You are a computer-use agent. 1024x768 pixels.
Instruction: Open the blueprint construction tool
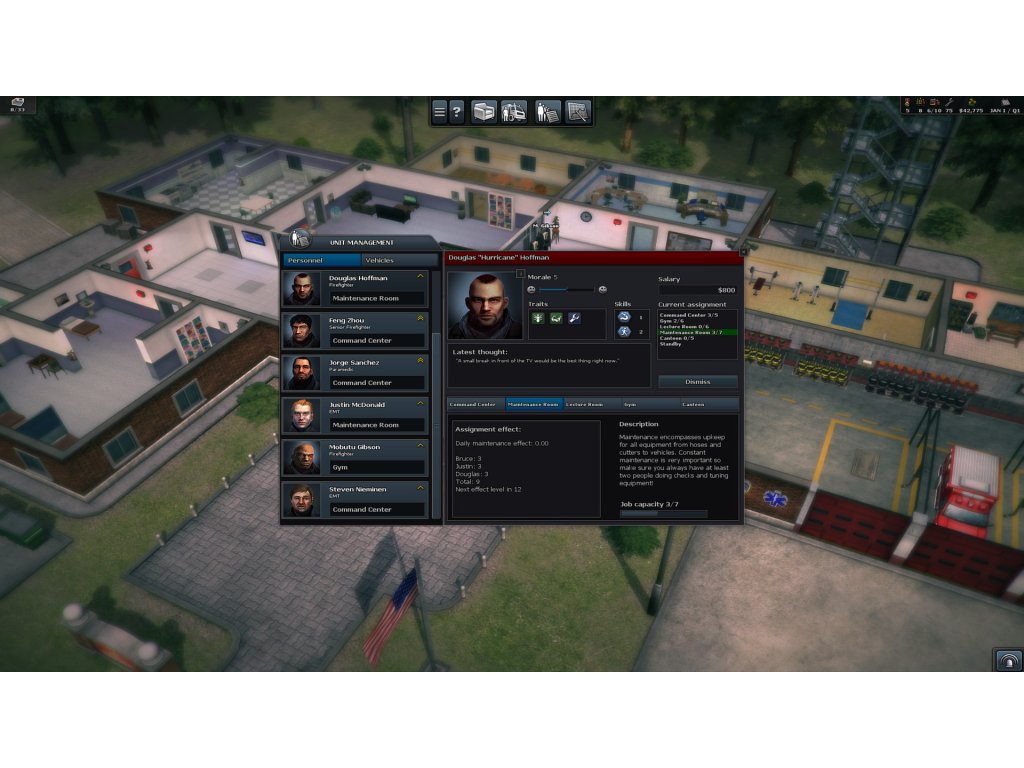pos(578,112)
